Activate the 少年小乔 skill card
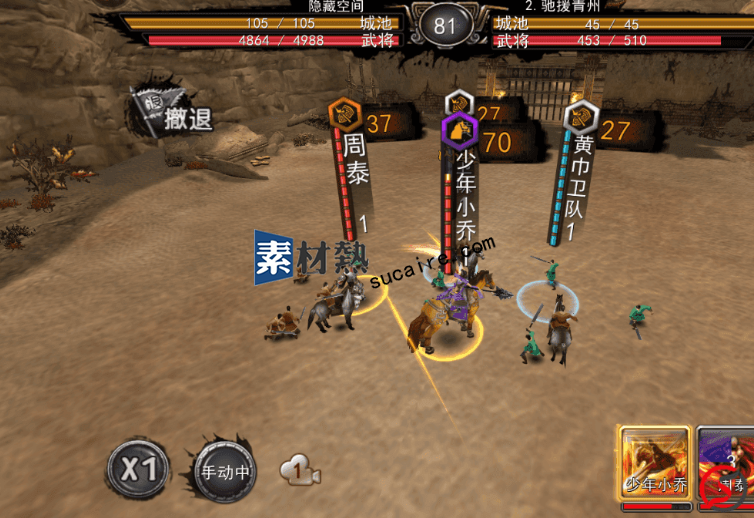This screenshot has height=518, width=754. (x=656, y=464)
